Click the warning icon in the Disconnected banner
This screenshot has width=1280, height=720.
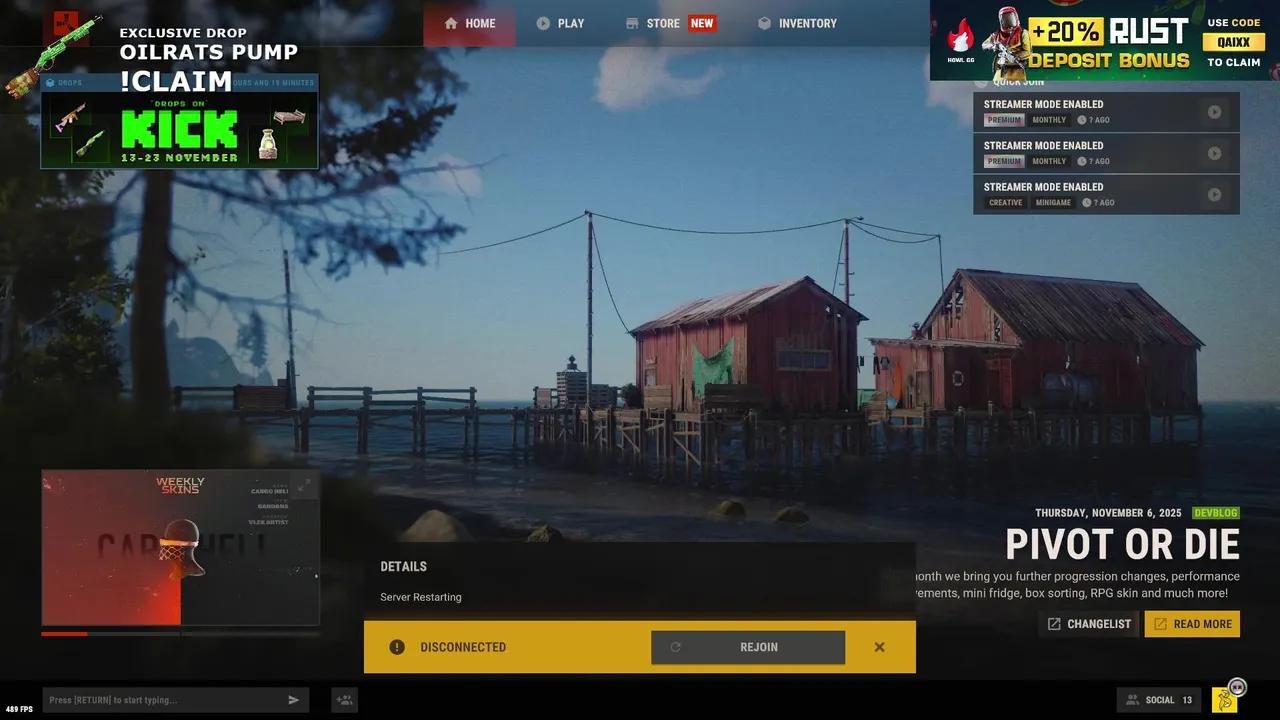click(x=397, y=647)
